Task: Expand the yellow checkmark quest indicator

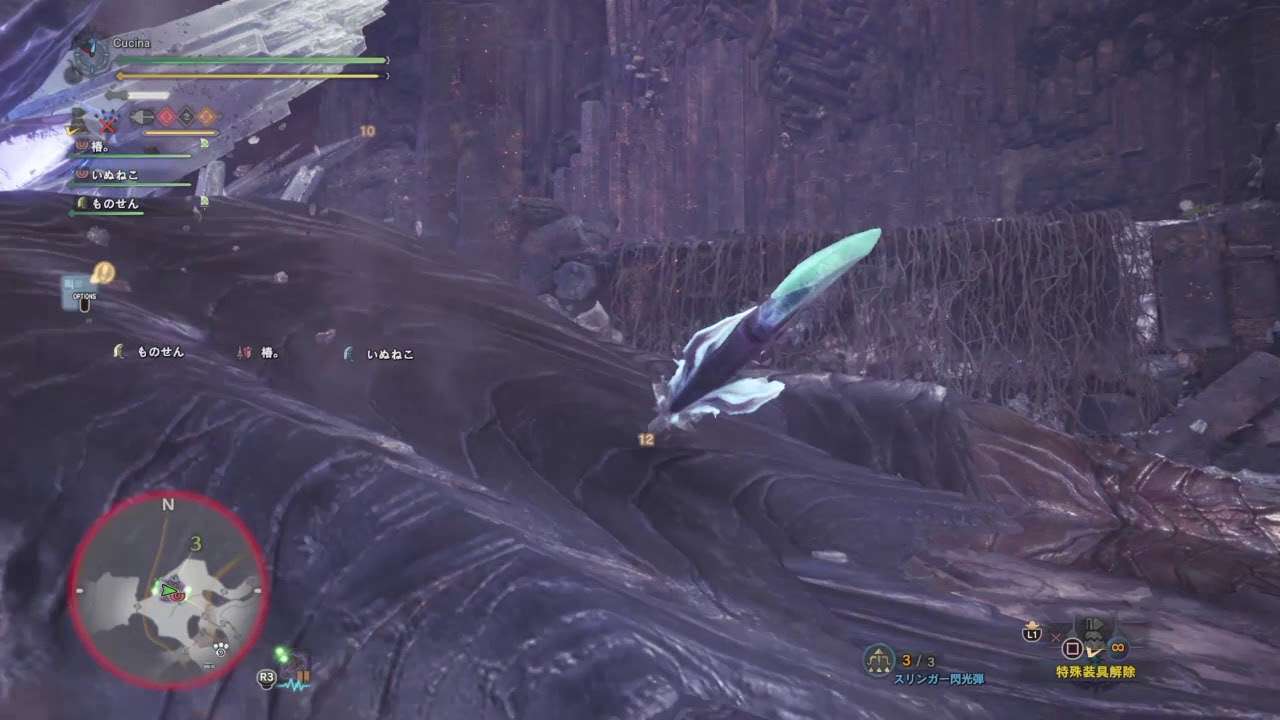Action: point(70,131)
